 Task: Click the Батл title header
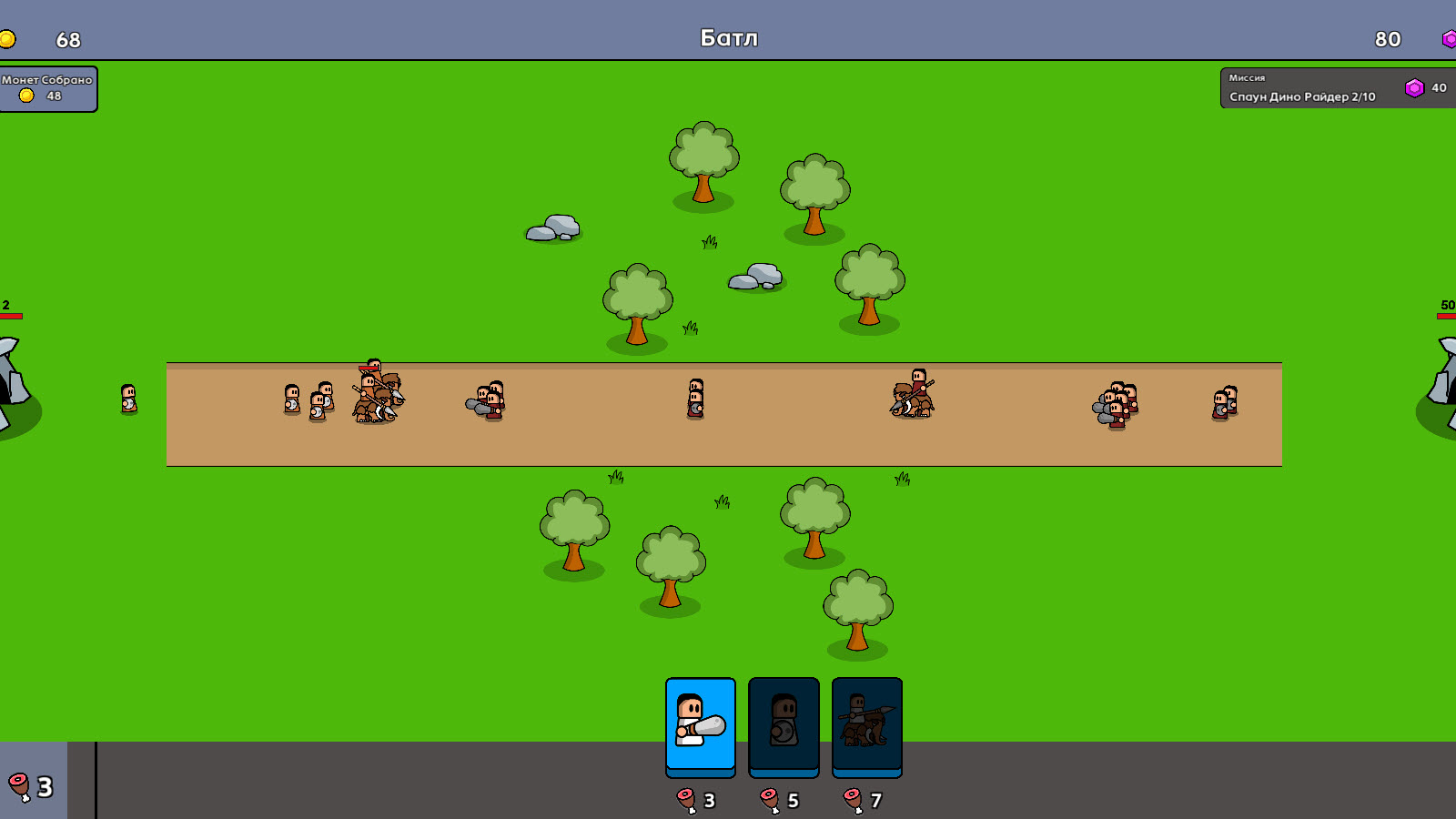[728, 37]
